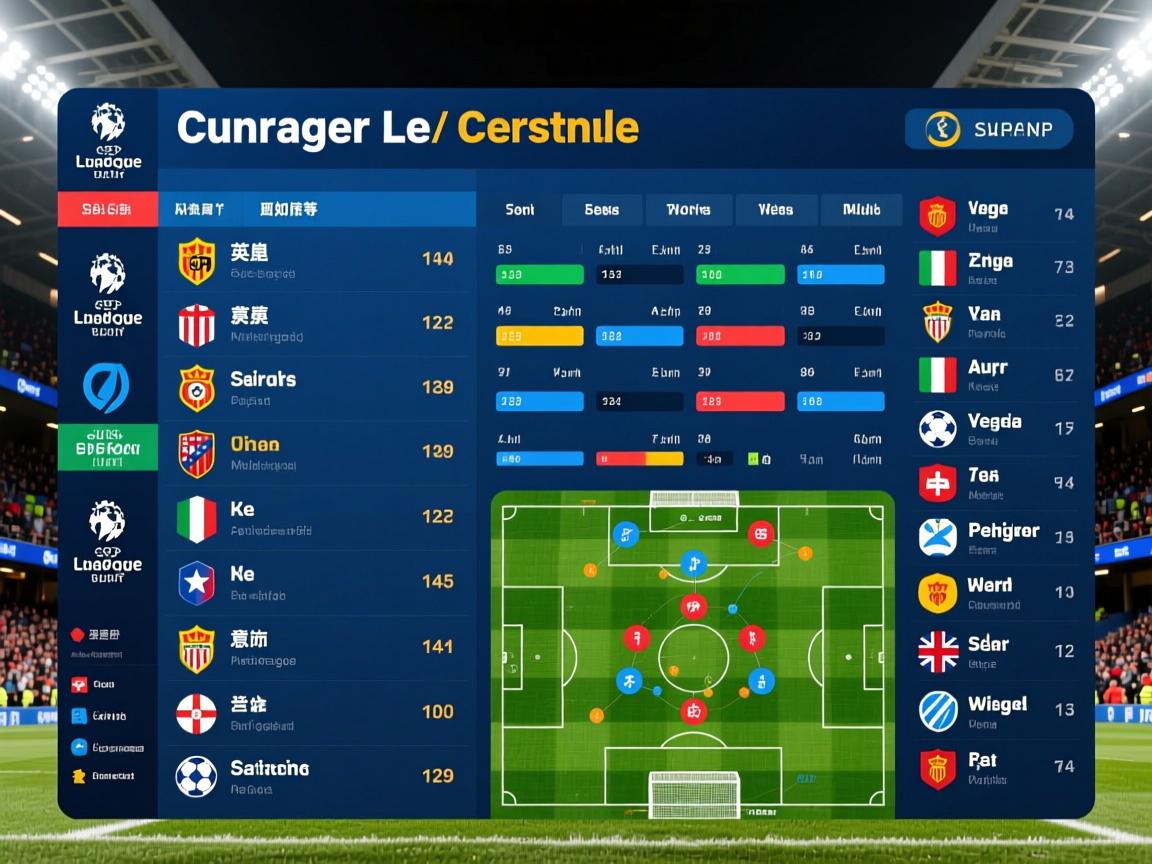Select the Aurr ranking entry
Screen dimensions: 1152x864
(x=996, y=375)
